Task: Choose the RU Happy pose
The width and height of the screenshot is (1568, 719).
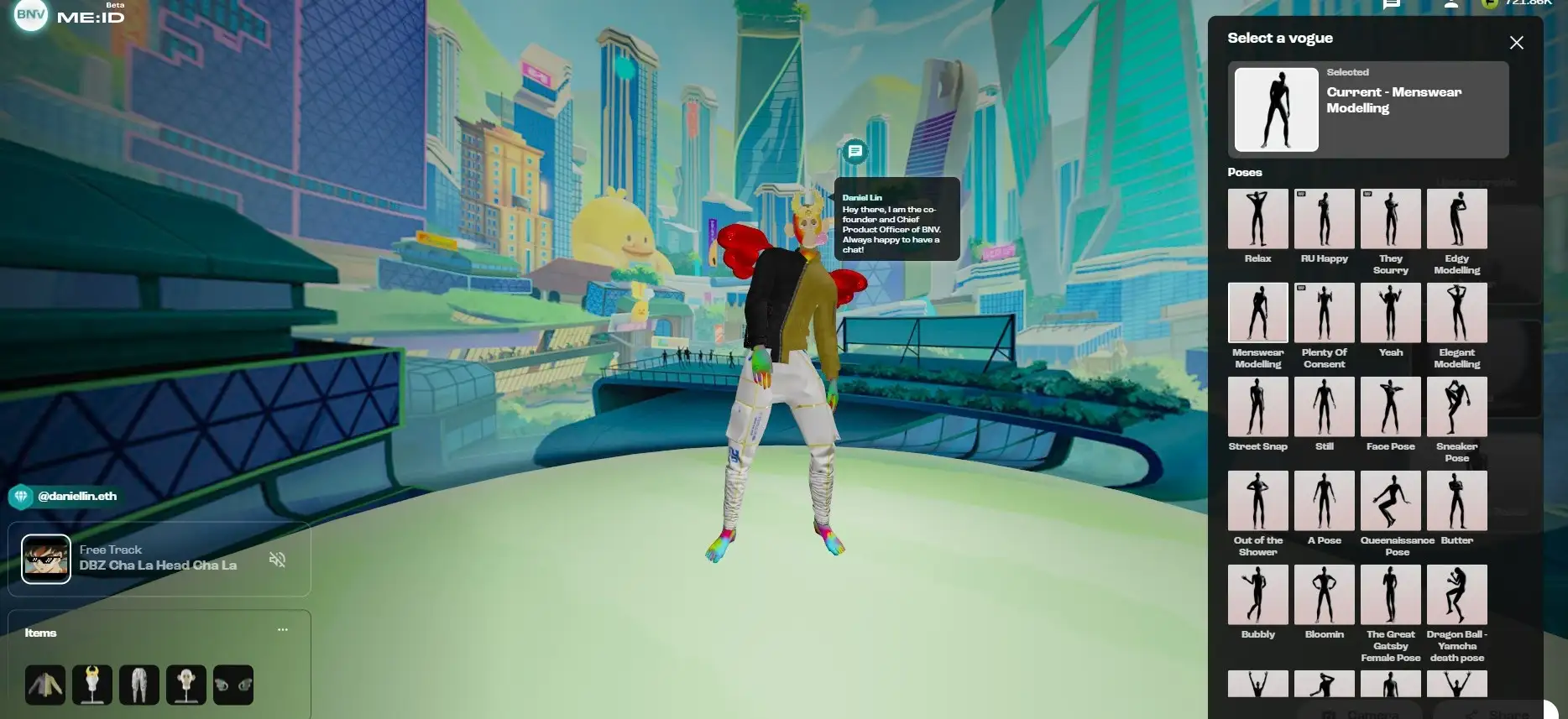Action: pyautogui.click(x=1324, y=219)
